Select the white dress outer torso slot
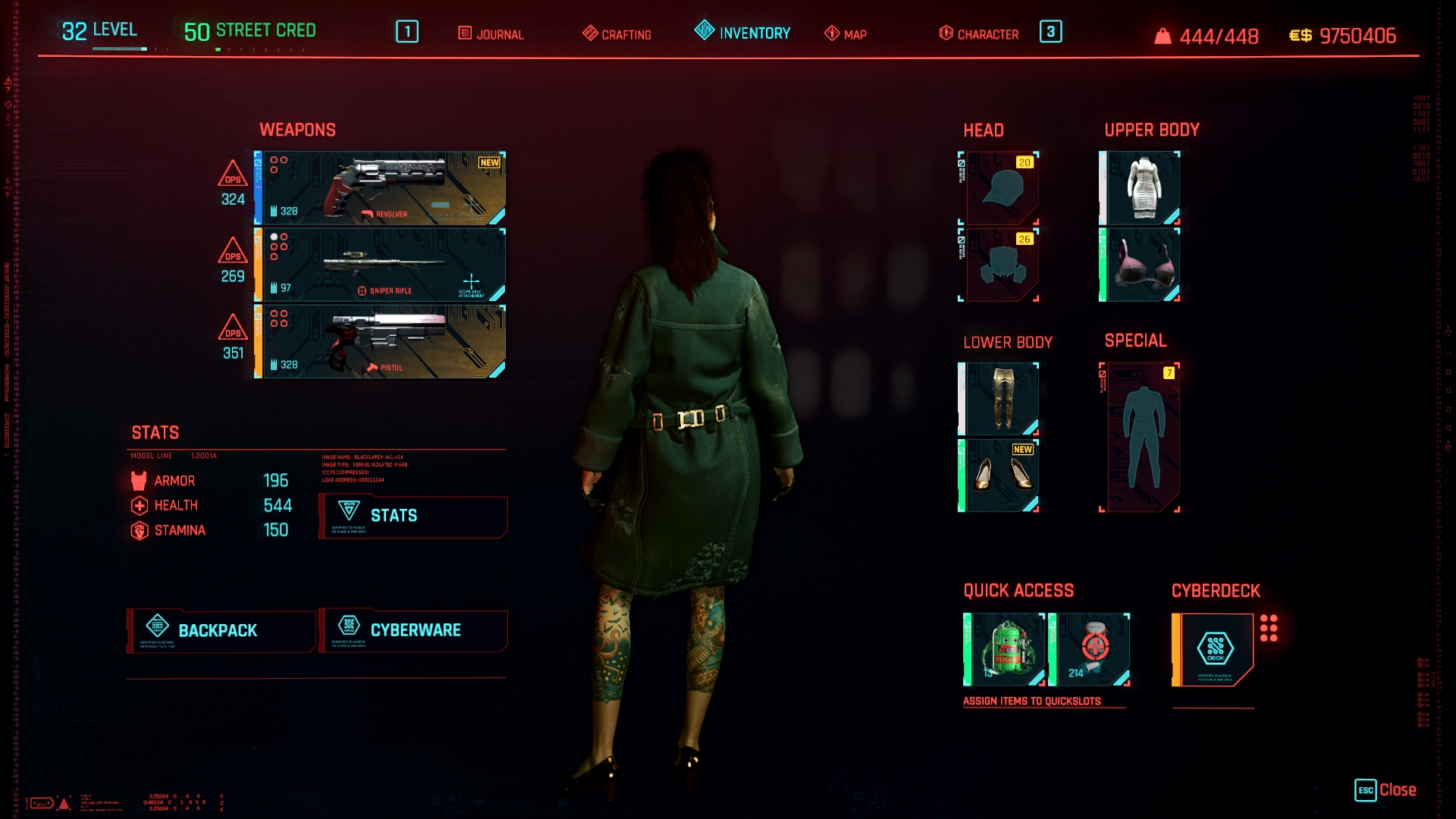Screen dimensions: 1456x819 coord(1141,188)
